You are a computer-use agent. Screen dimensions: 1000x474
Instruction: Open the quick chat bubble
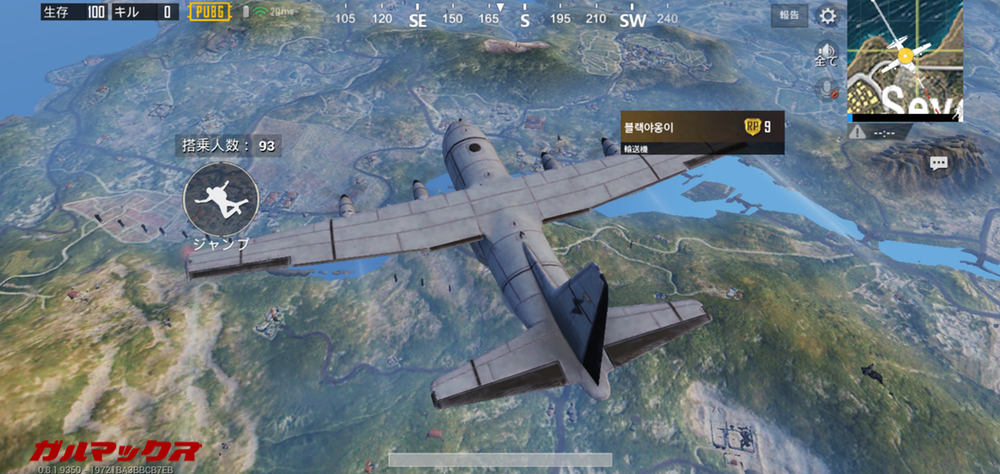[x=938, y=162]
